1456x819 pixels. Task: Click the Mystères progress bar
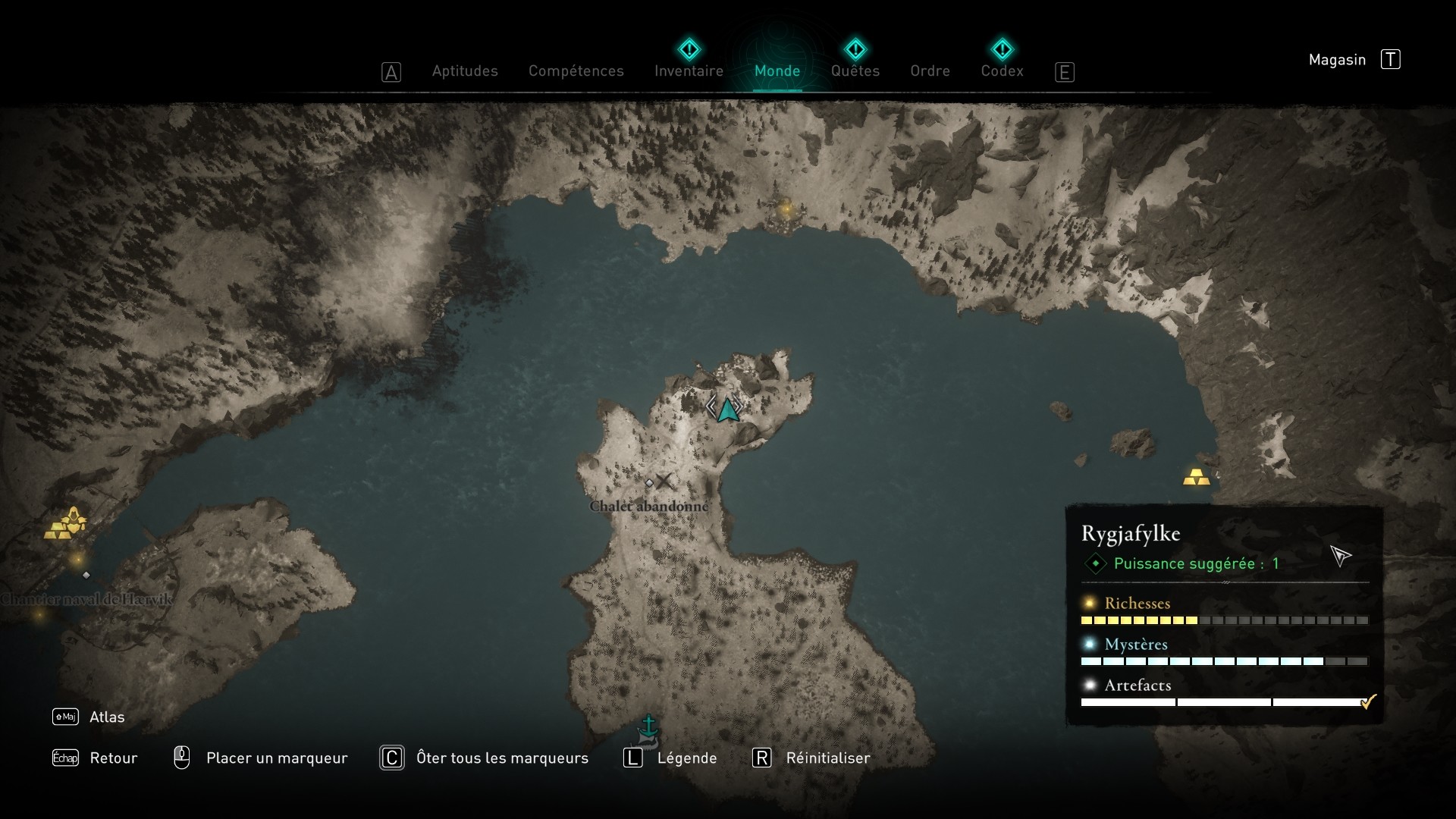pos(1206,661)
